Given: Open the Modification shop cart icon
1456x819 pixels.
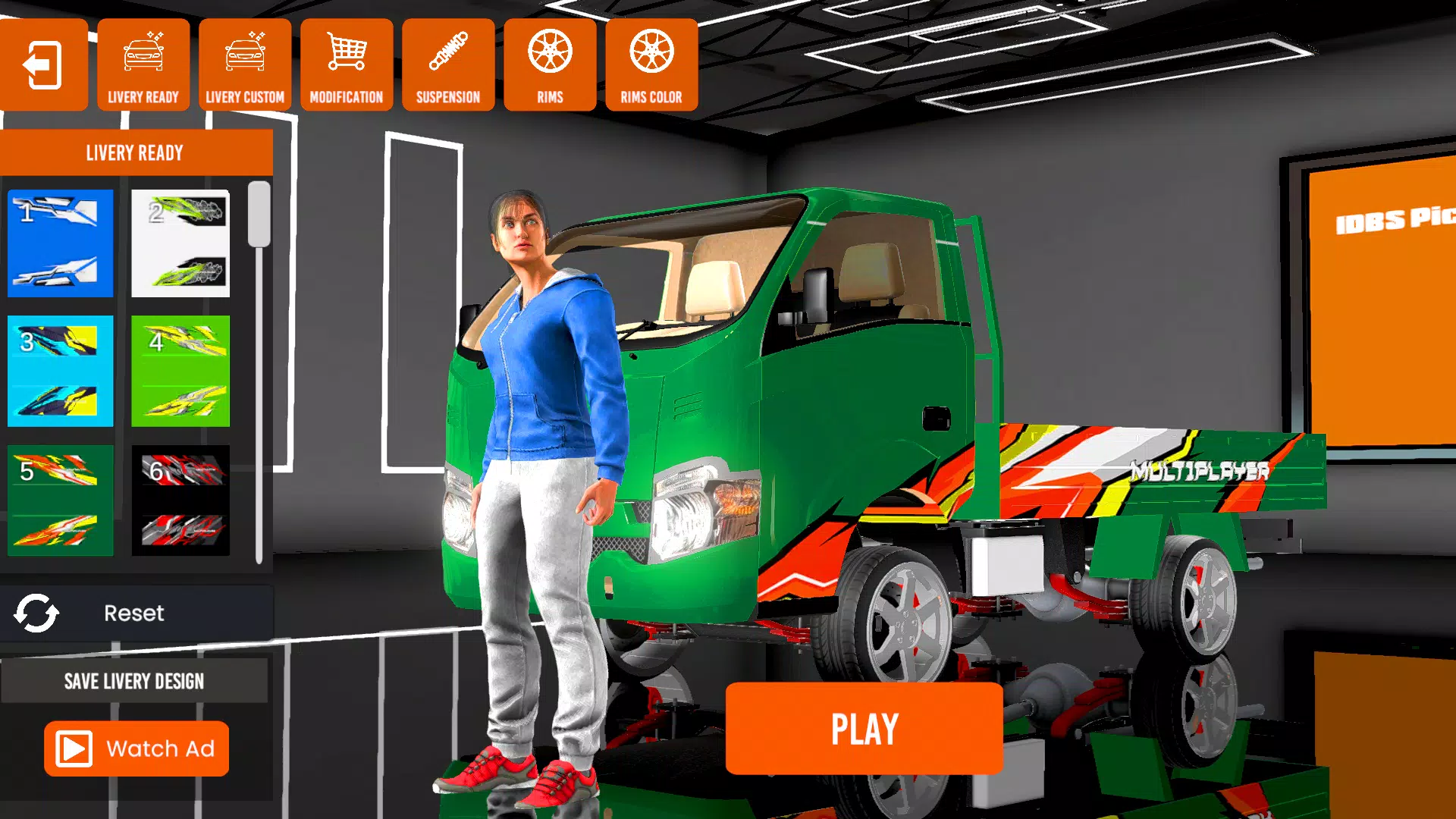Looking at the screenshot, I should tap(346, 64).
